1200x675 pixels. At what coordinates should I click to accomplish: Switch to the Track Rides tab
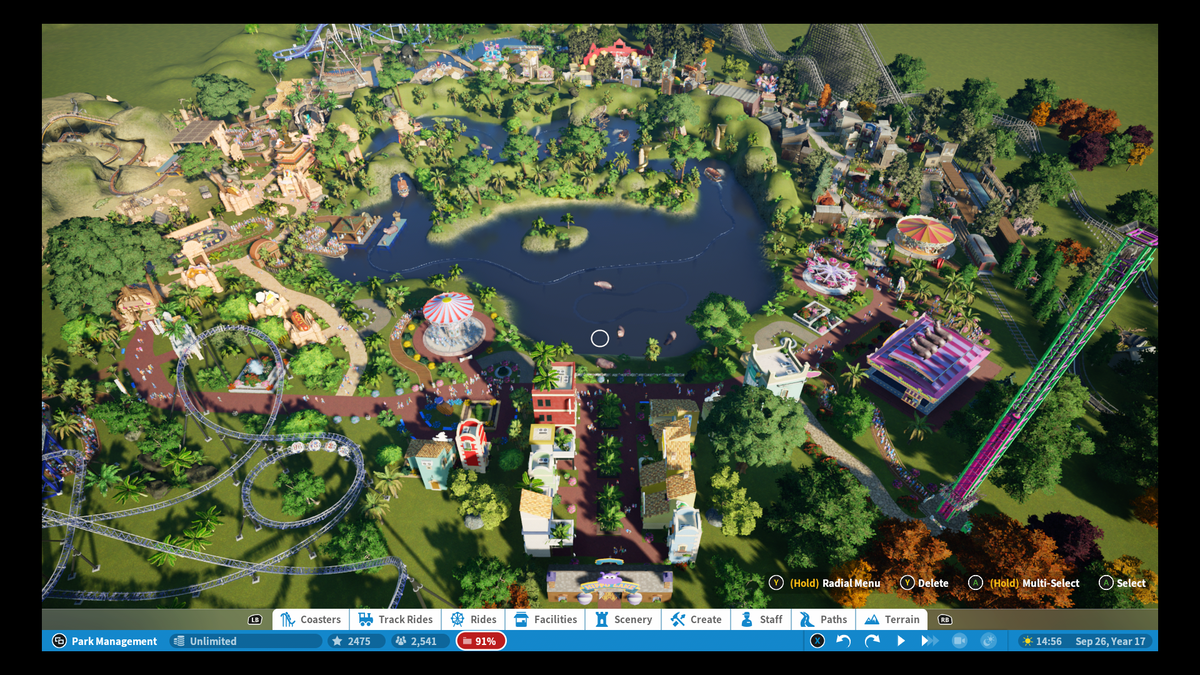[x=396, y=619]
